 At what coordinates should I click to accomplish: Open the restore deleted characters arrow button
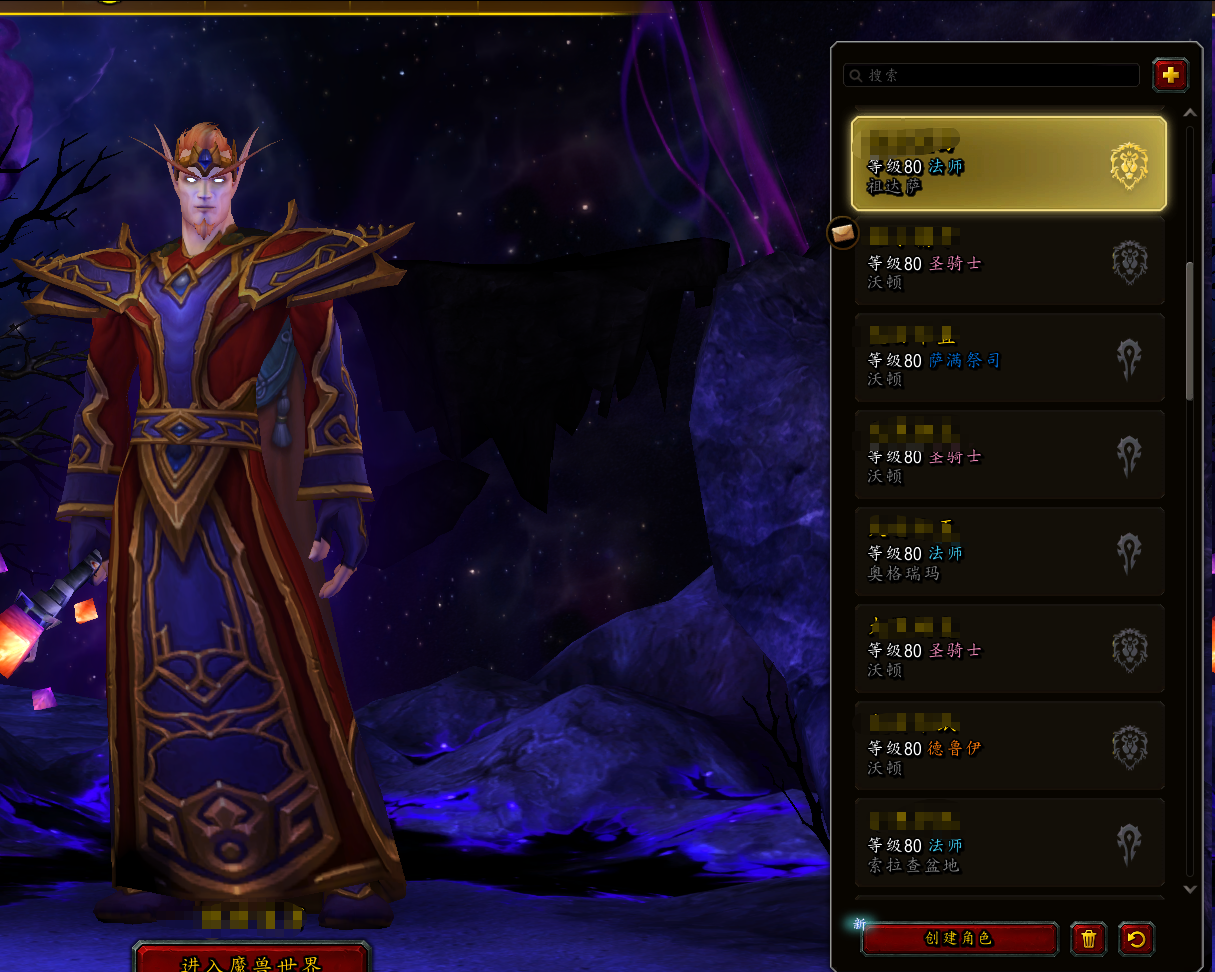1136,939
